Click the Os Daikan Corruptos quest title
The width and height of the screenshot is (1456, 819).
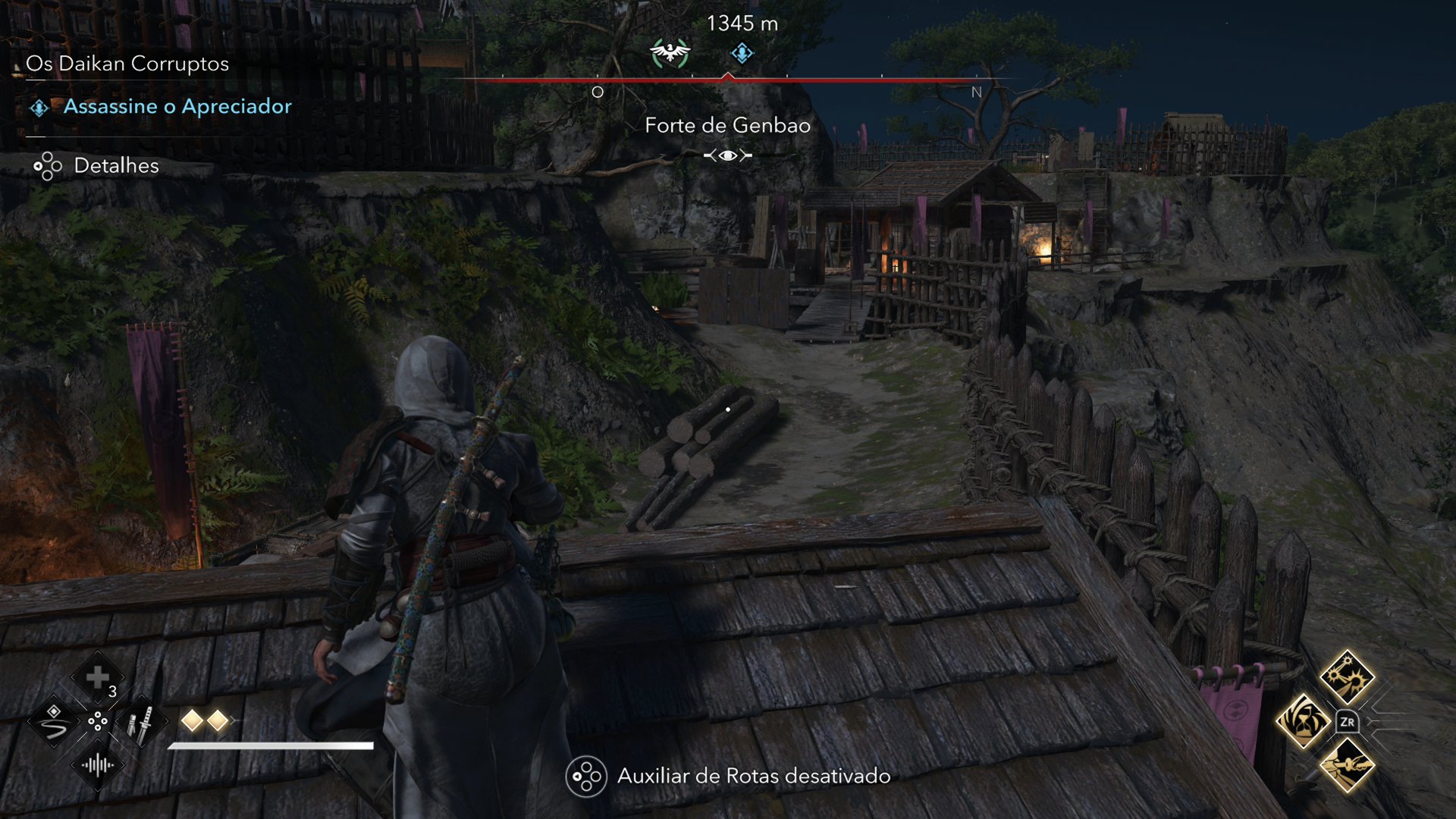coord(126,64)
